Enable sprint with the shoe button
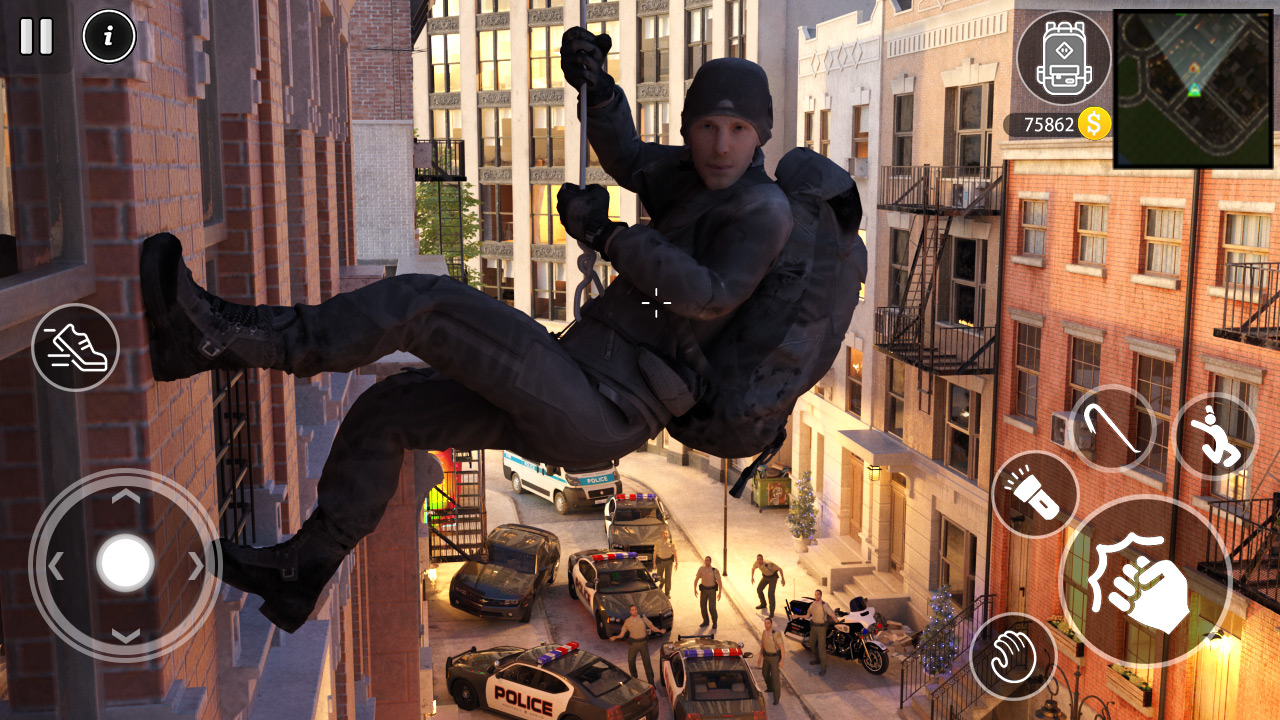The height and width of the screenshot is (720, 1280). point(75,348)
